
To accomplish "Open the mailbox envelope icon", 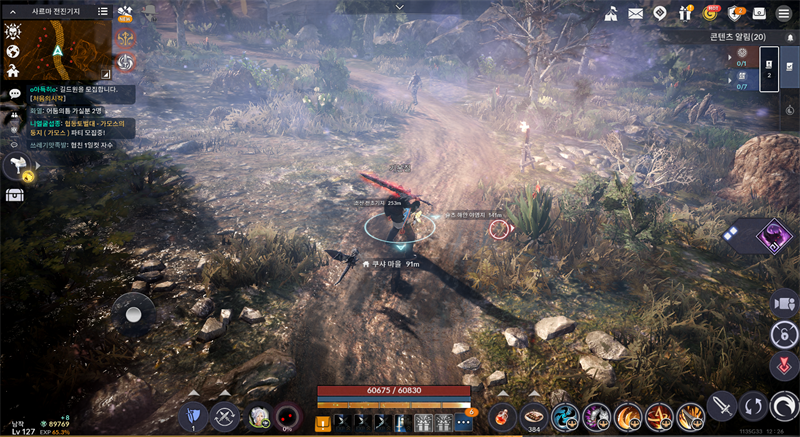I will 635,13.
